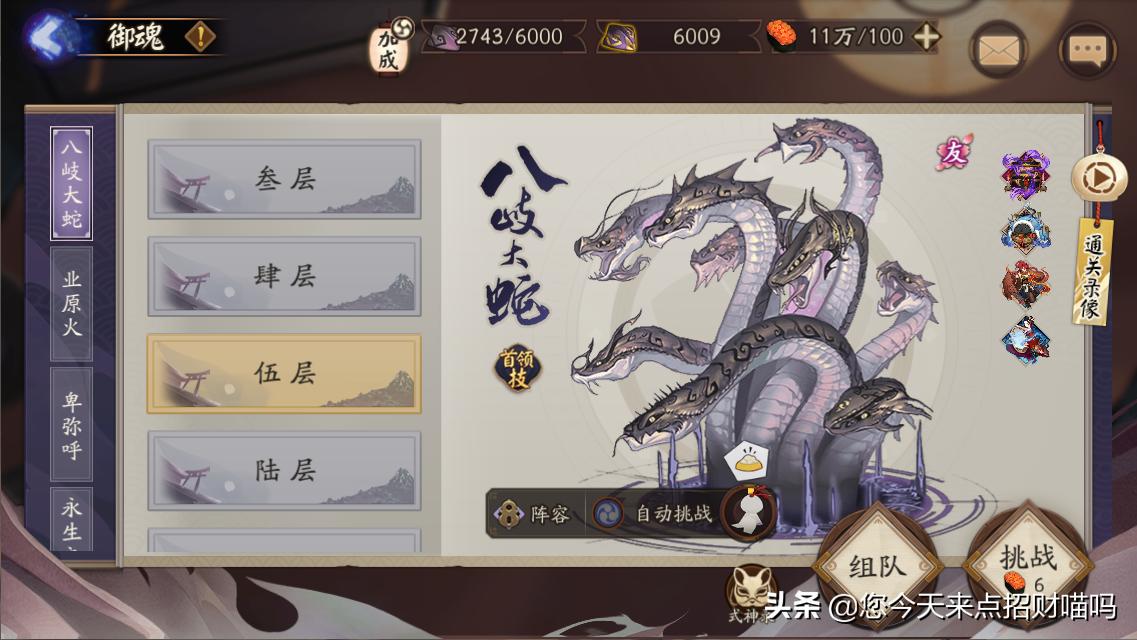Open the 御魂 info exclamation icon
This screenshot has width=1137, height=640.
tap(200, 37)
